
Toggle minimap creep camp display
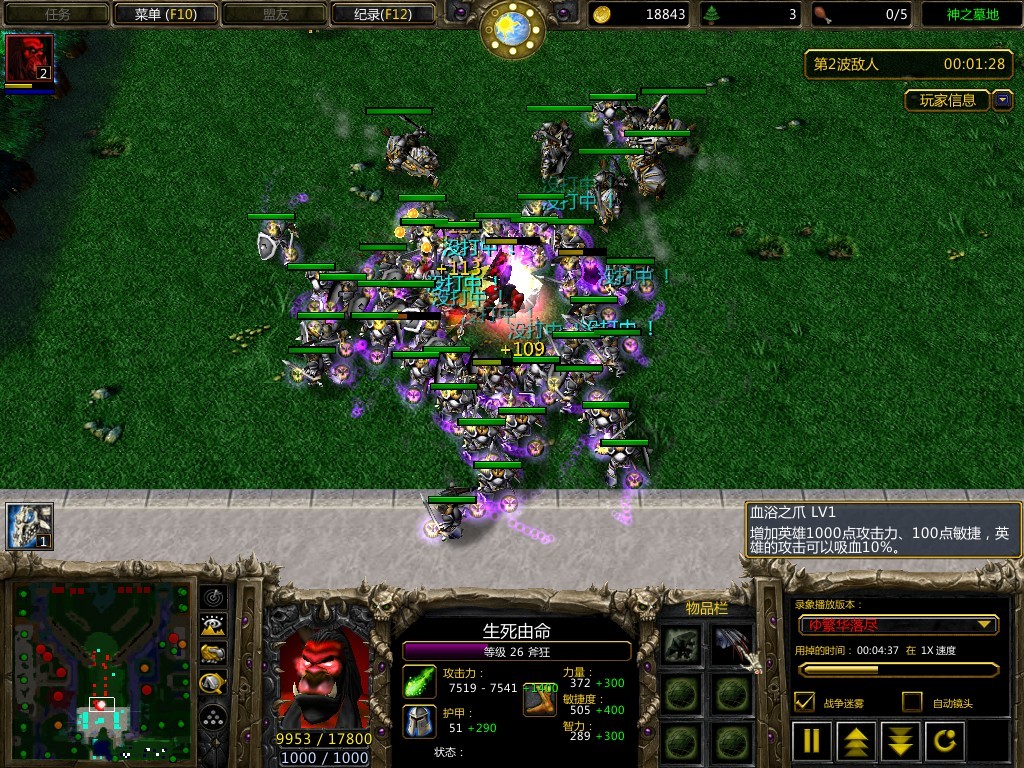click(214, 683)
